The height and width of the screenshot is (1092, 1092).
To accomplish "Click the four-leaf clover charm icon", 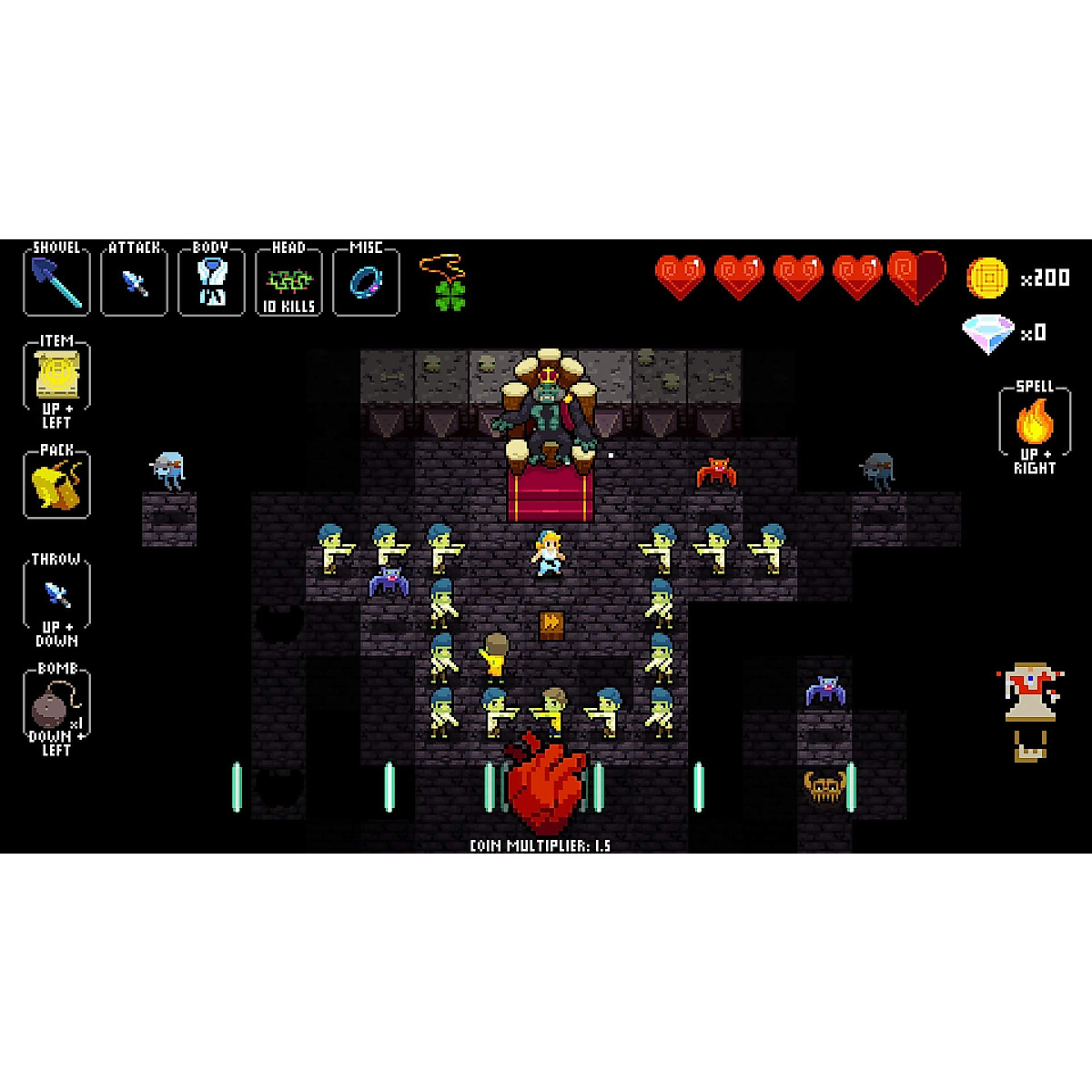I will [450, 294].
